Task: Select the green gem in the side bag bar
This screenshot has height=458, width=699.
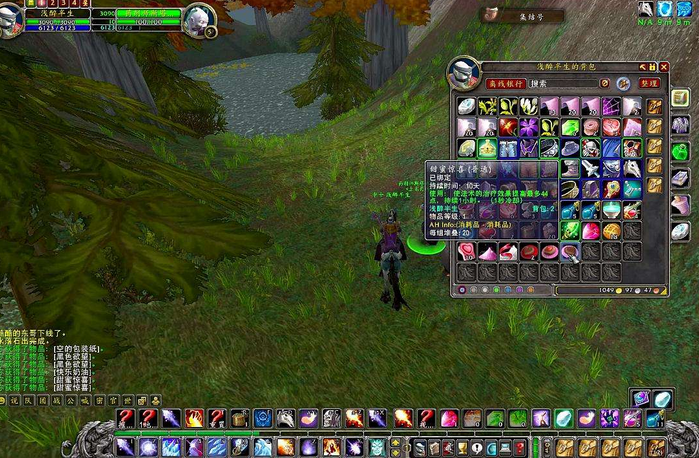Action: (679, 151)
